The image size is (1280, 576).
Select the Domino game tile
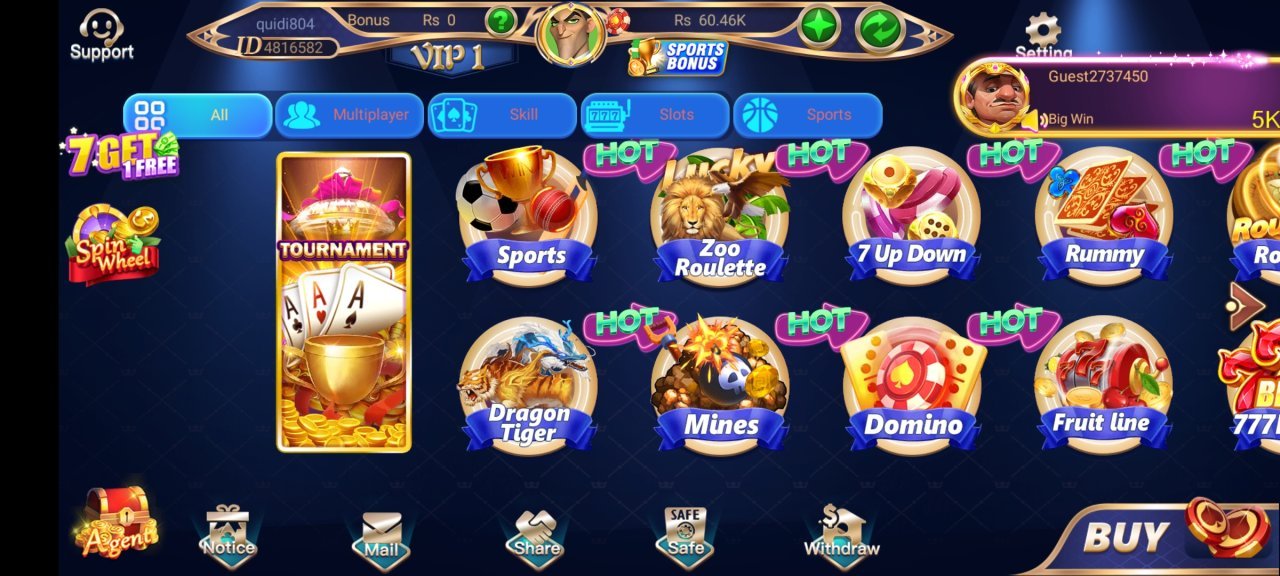point(912,385)
